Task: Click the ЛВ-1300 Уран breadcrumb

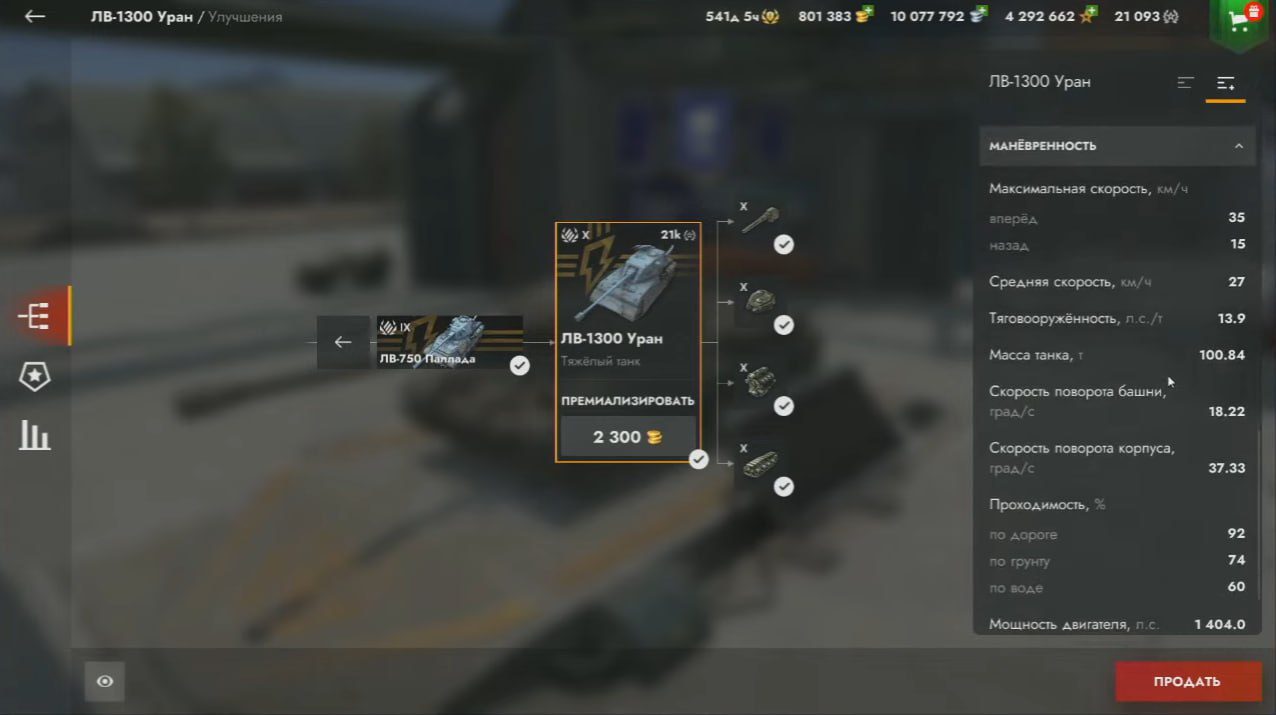Action: pos(141,17)
